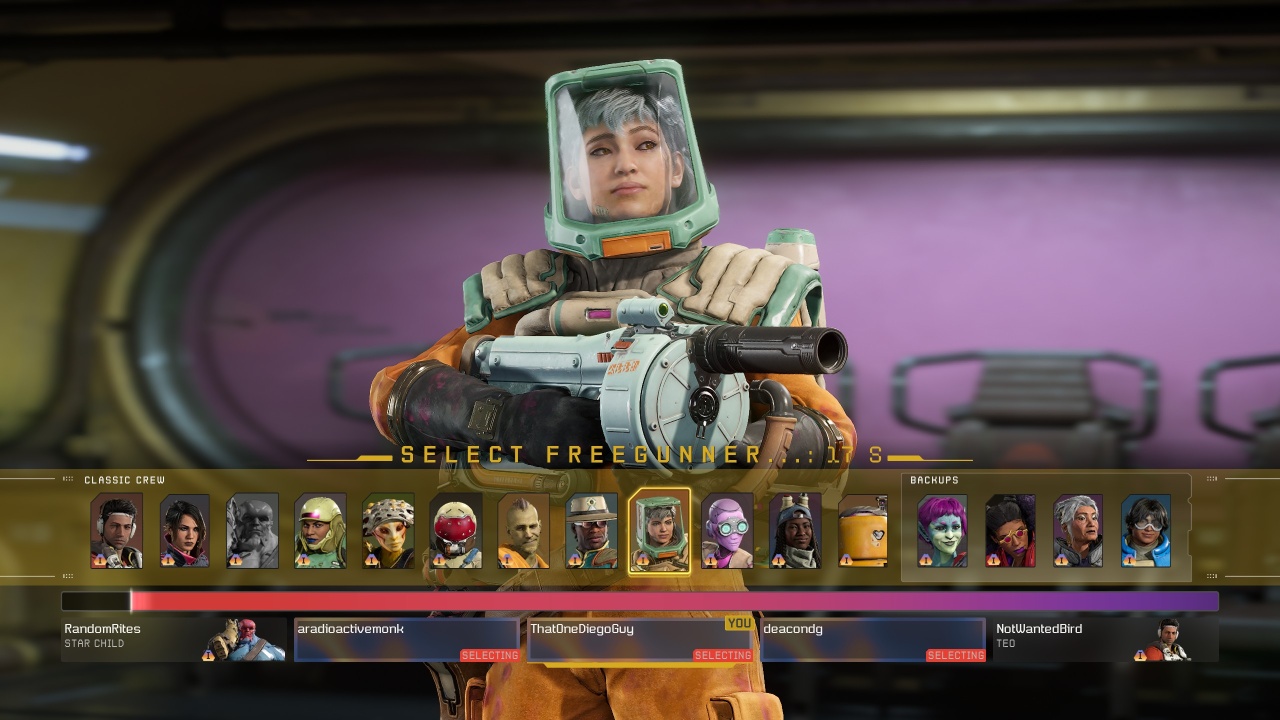The height and width of the screenshot is (720, 1280).
Task: Pick the greyed-out Star Child portrait
Action: (252, 531)
